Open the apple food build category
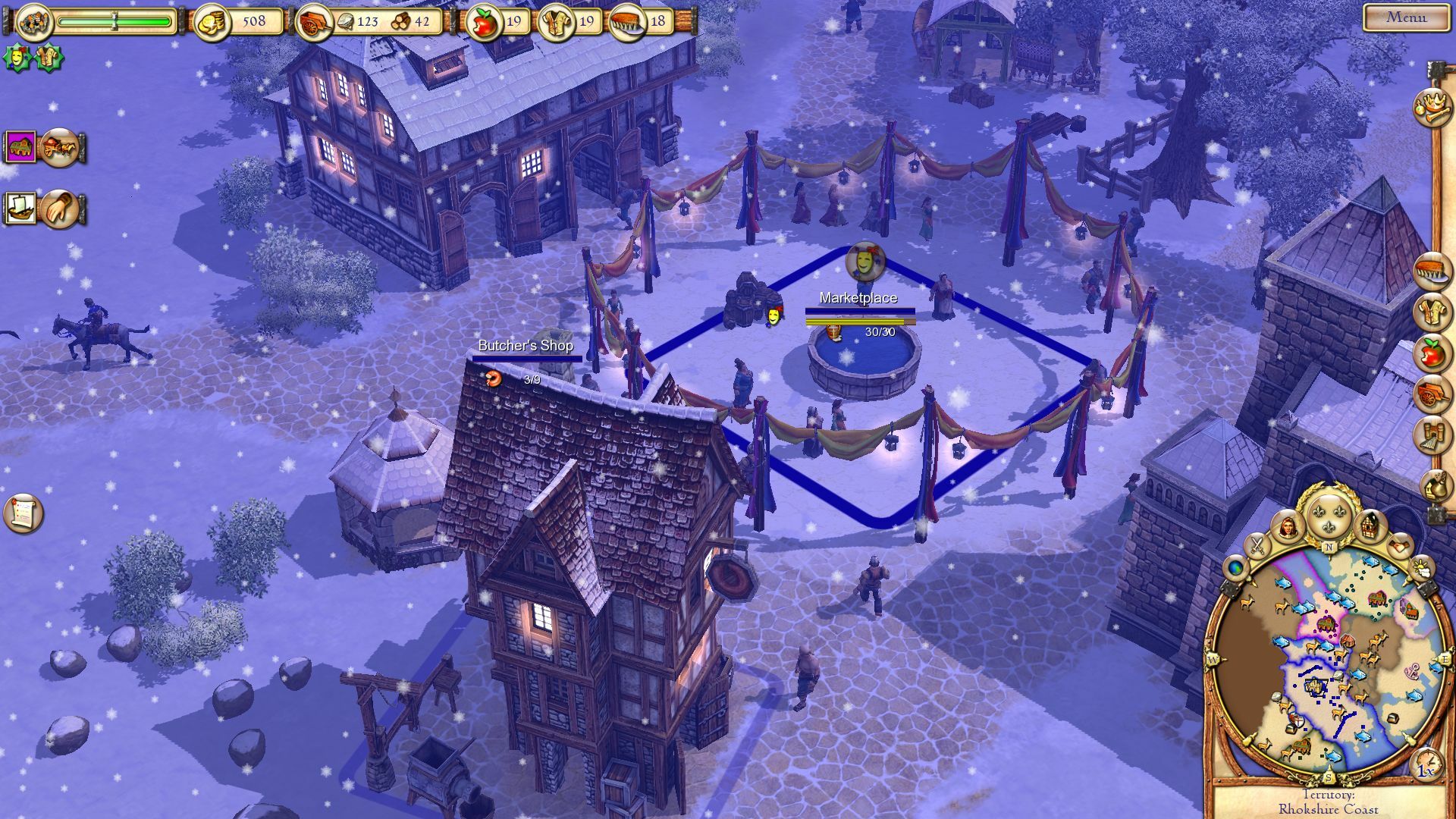The width and height of the screenshot is (1456, 819). [x=1431, y=353]
